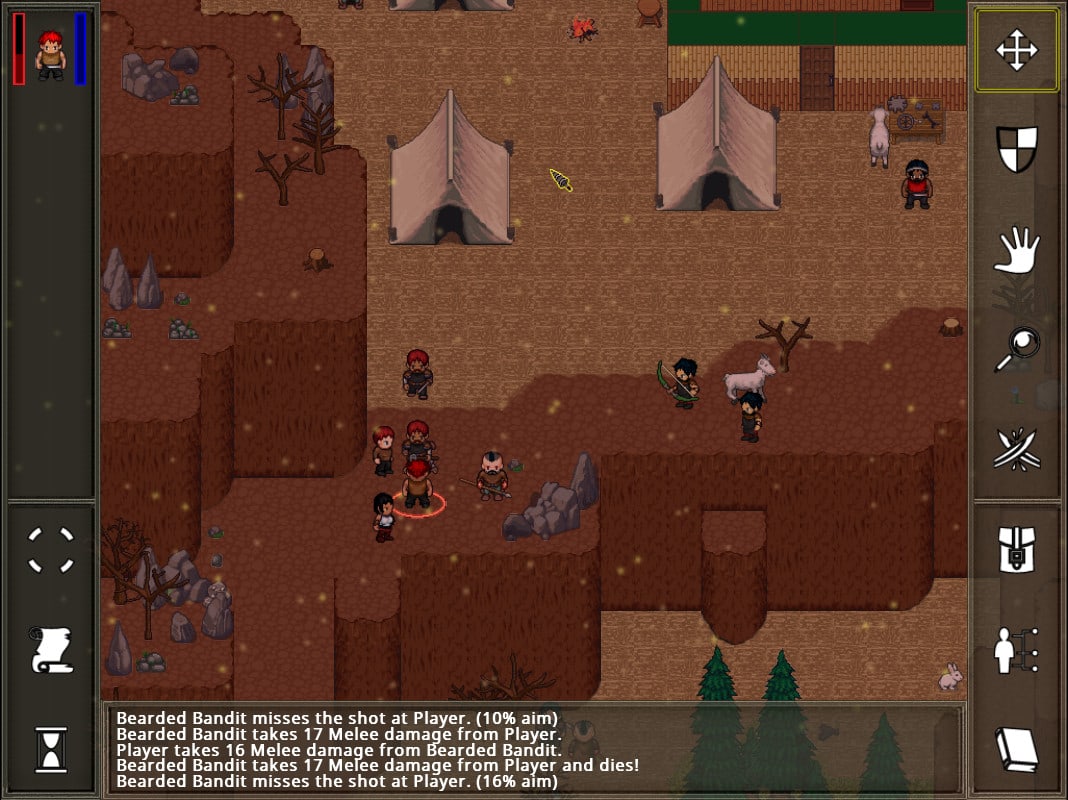Select the magnifying glass examine icon

click(x=1016, y=349)
